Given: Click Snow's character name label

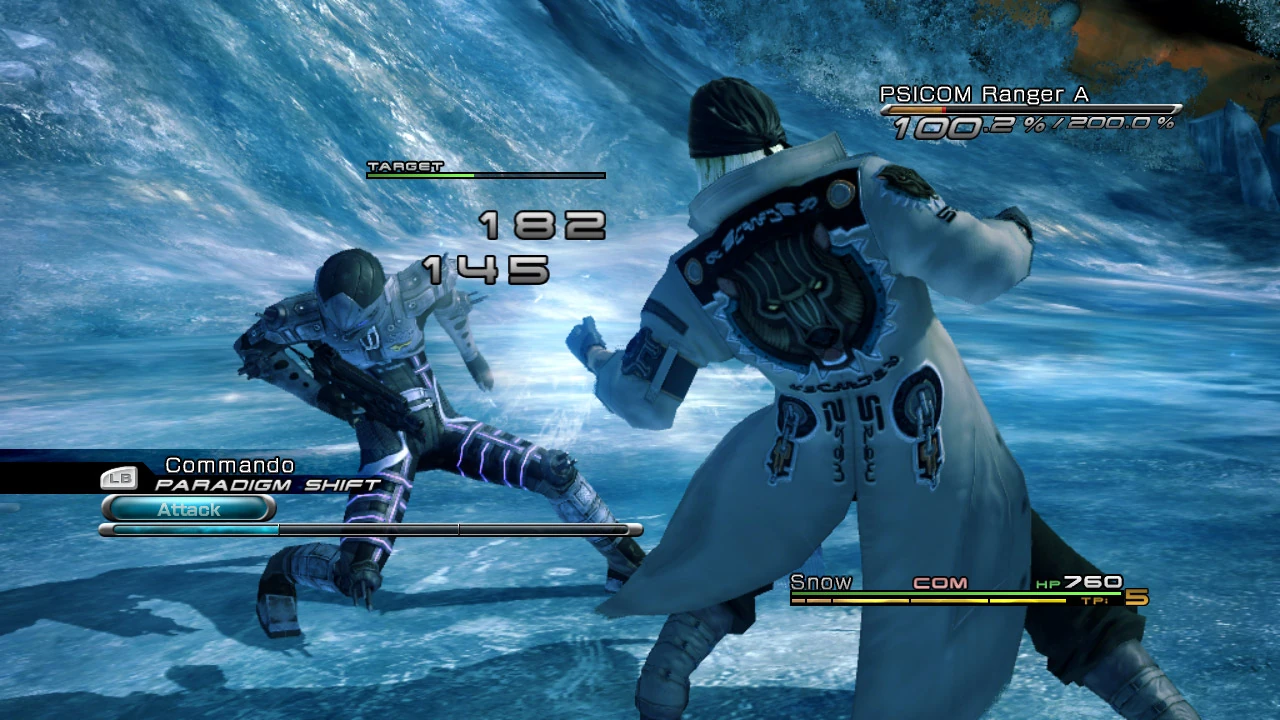Looking at the screenshot, I should (820, 581).
